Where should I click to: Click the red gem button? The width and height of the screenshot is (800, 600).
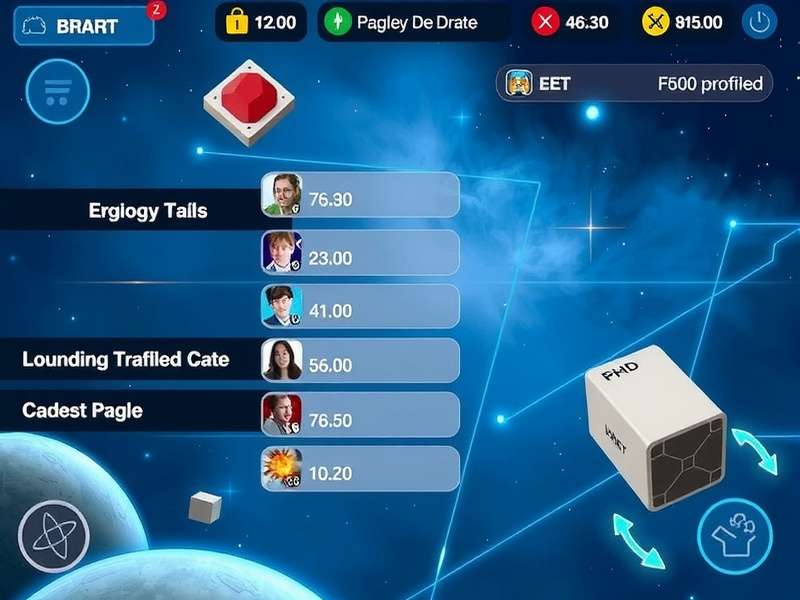[x=249, y=99]
